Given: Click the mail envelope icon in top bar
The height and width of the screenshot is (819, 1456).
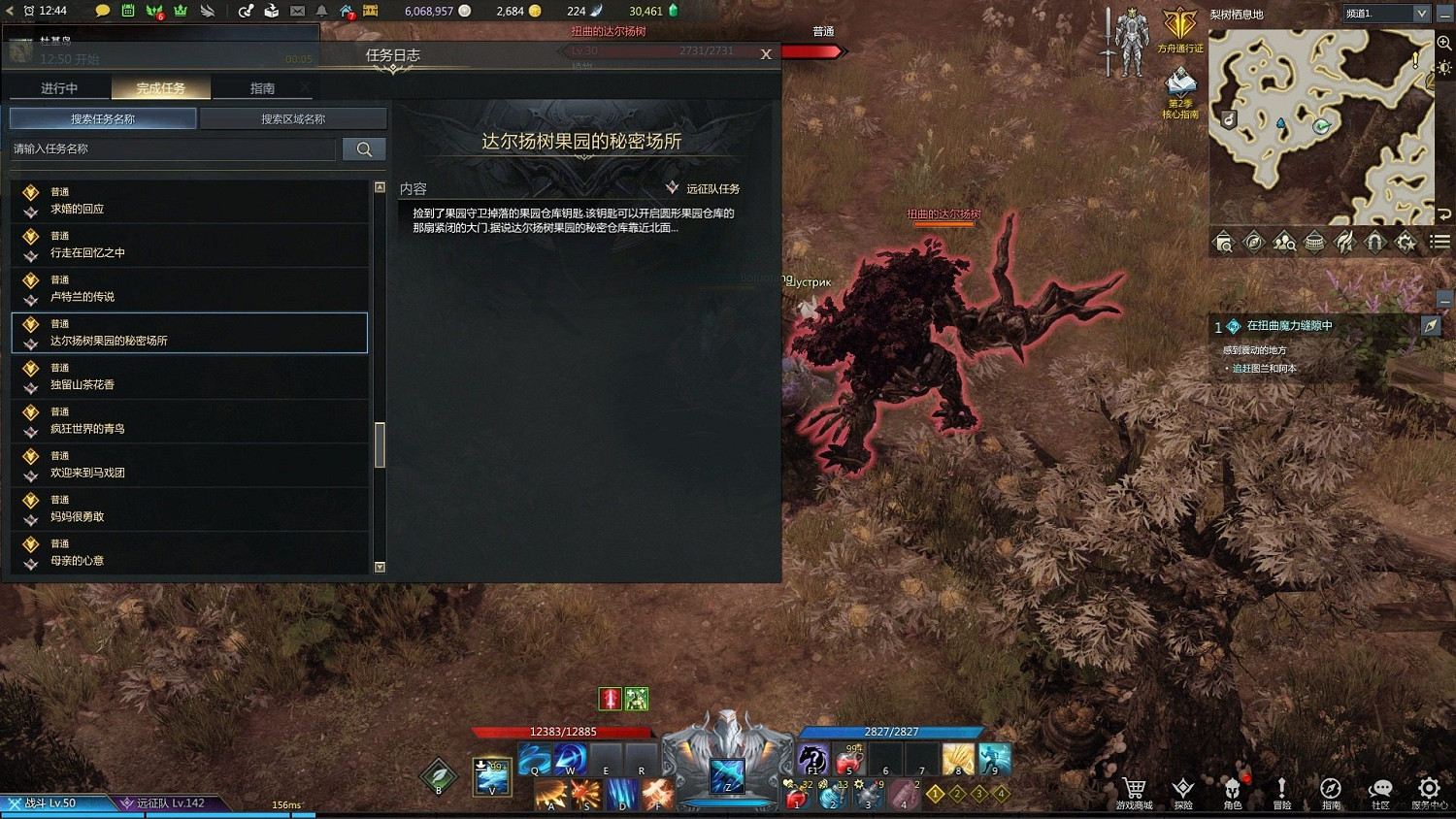Looking at the screenshot, I should [x=296, y=11].
